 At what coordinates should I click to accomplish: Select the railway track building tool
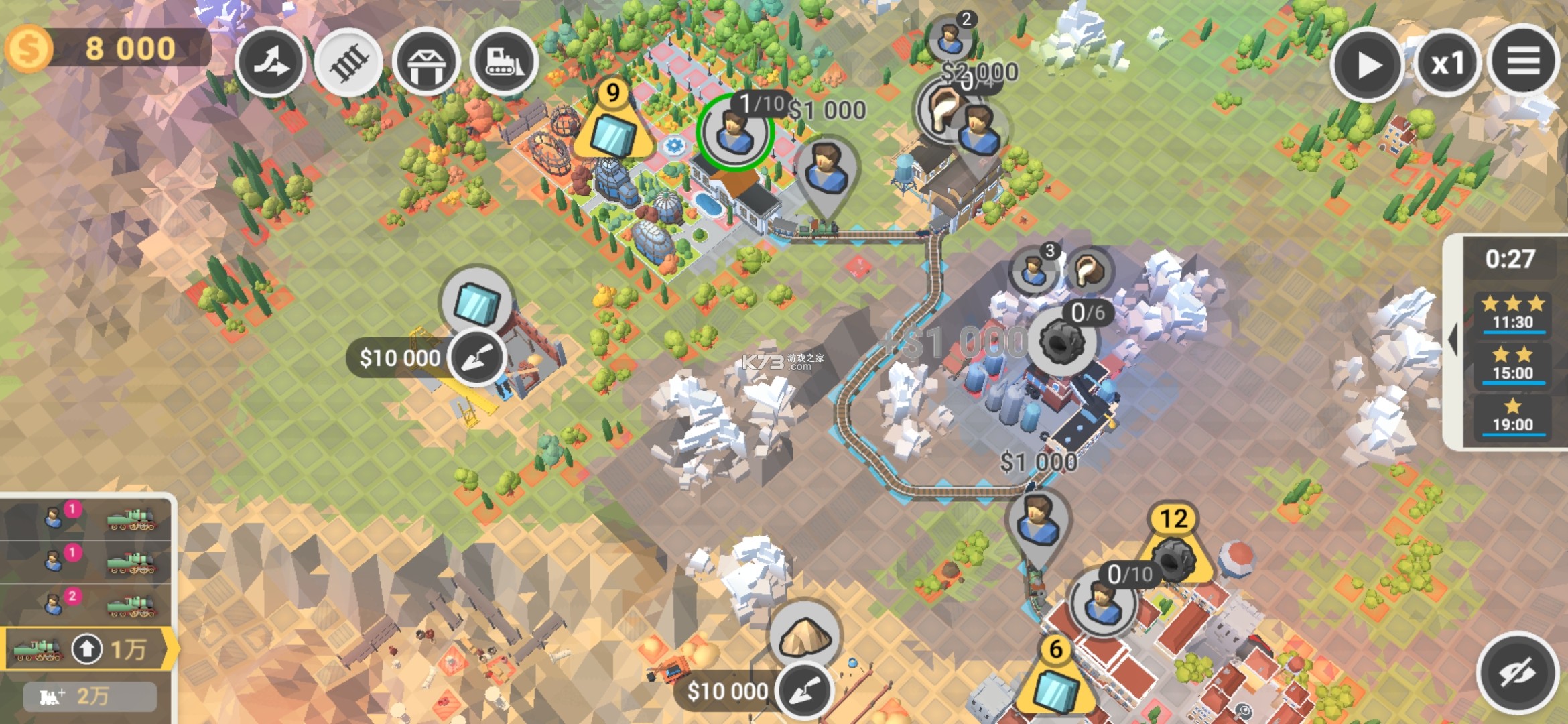pyautogui.click(x=348, y=63)
